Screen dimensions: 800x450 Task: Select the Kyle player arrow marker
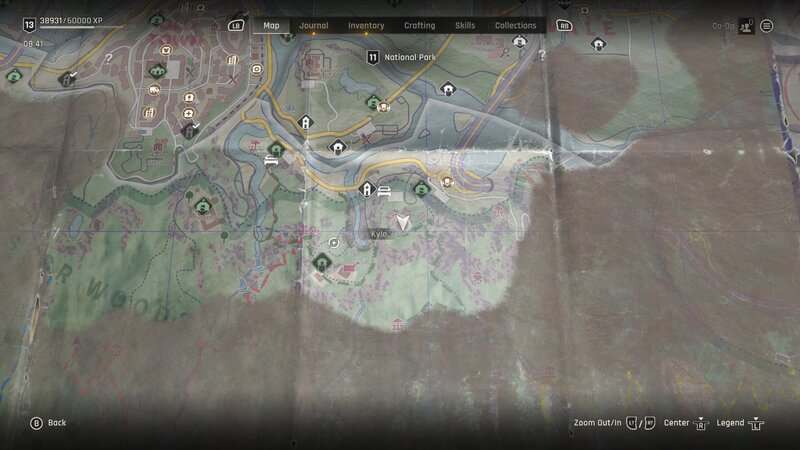point(403,223)
